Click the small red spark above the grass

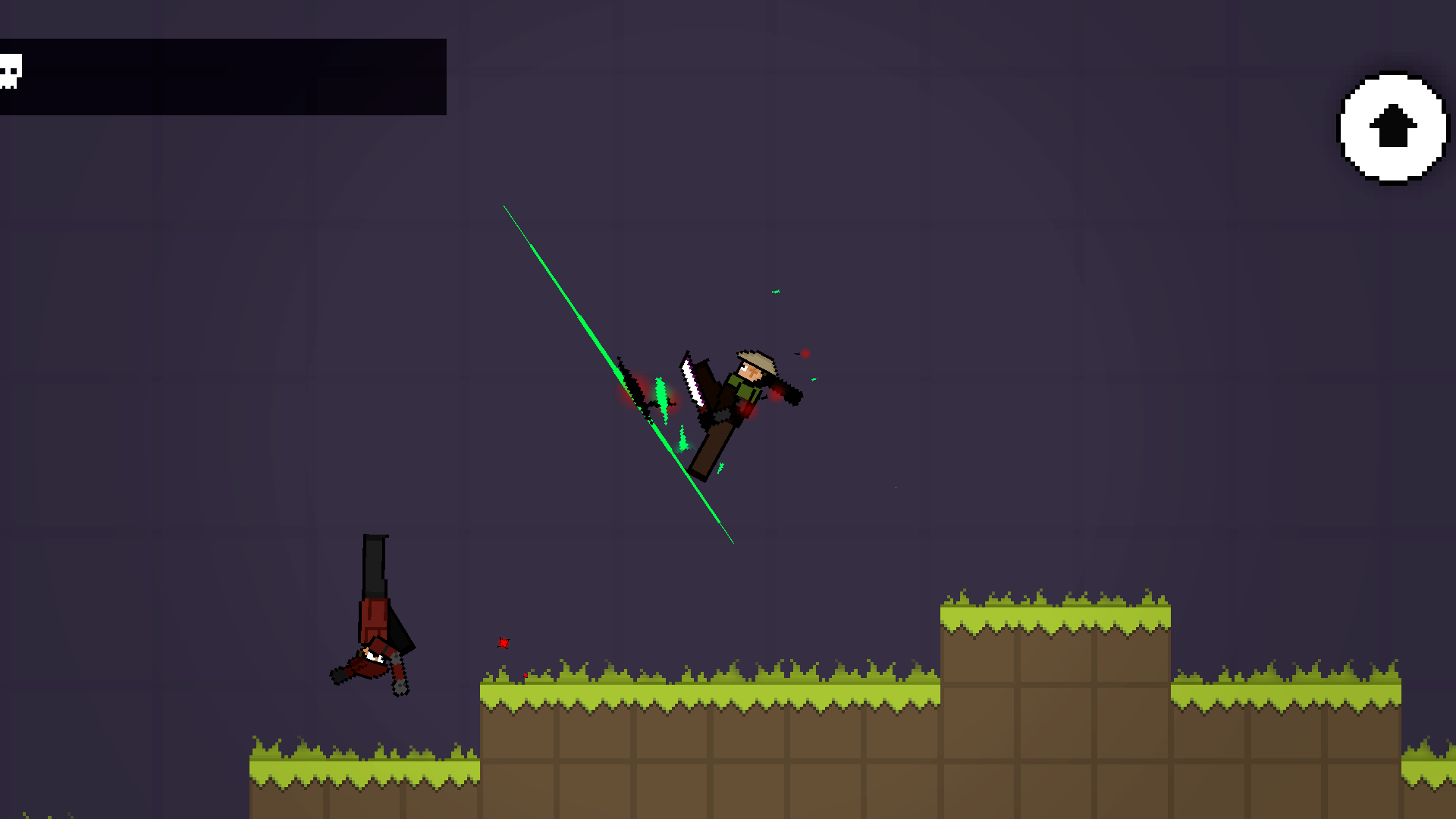pos(503,642)
